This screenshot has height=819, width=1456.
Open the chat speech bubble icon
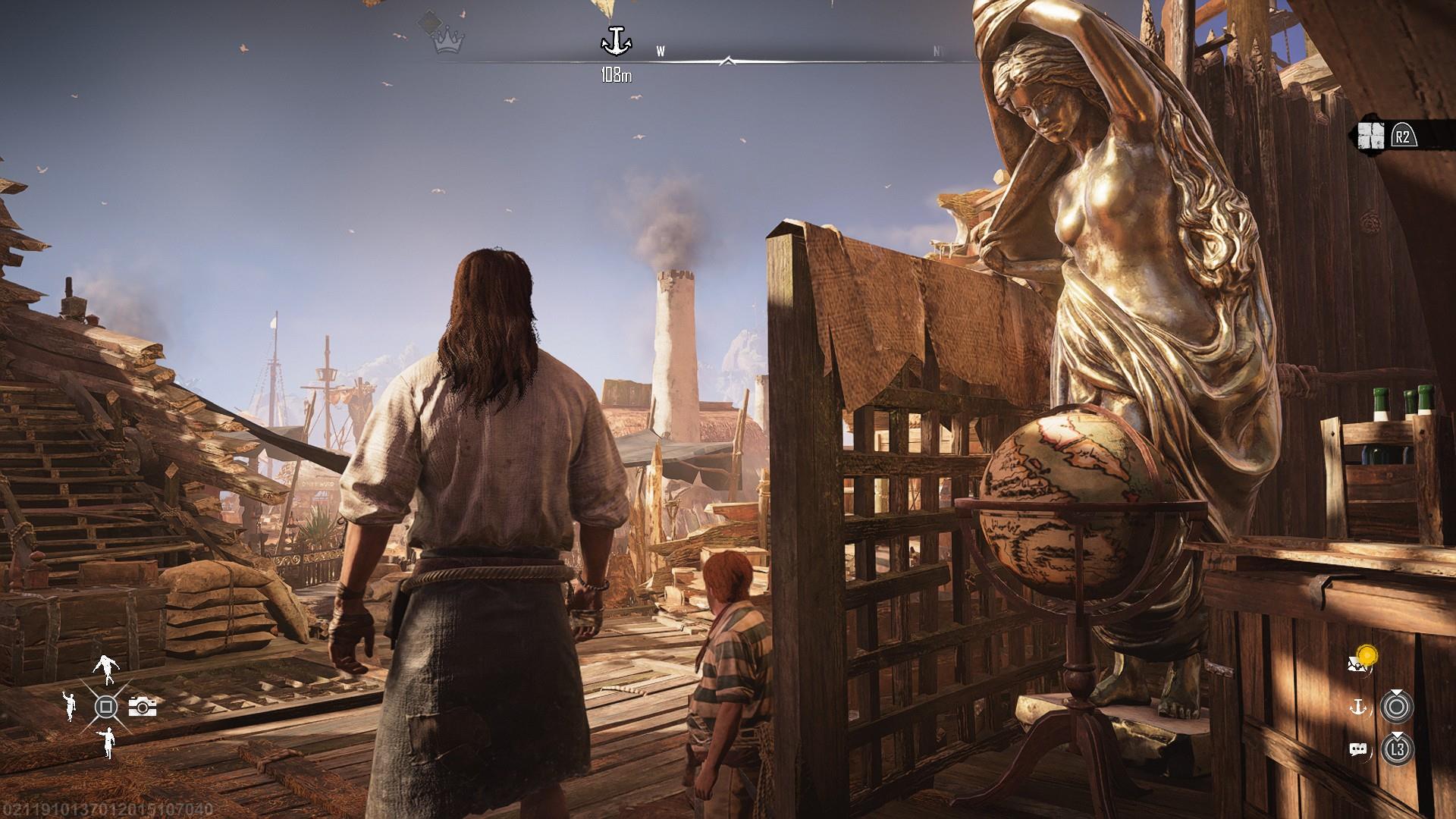(1357, 750)
